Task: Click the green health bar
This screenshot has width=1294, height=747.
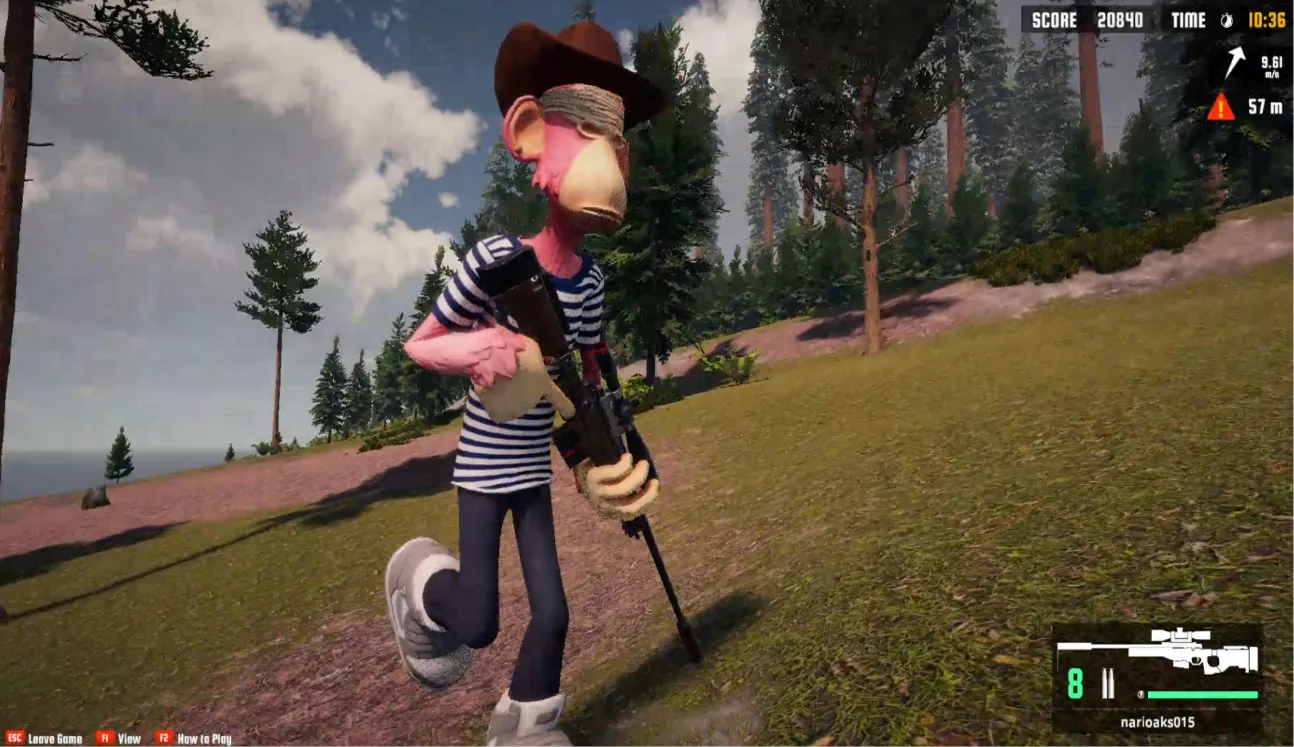Action: [1203, 694]
